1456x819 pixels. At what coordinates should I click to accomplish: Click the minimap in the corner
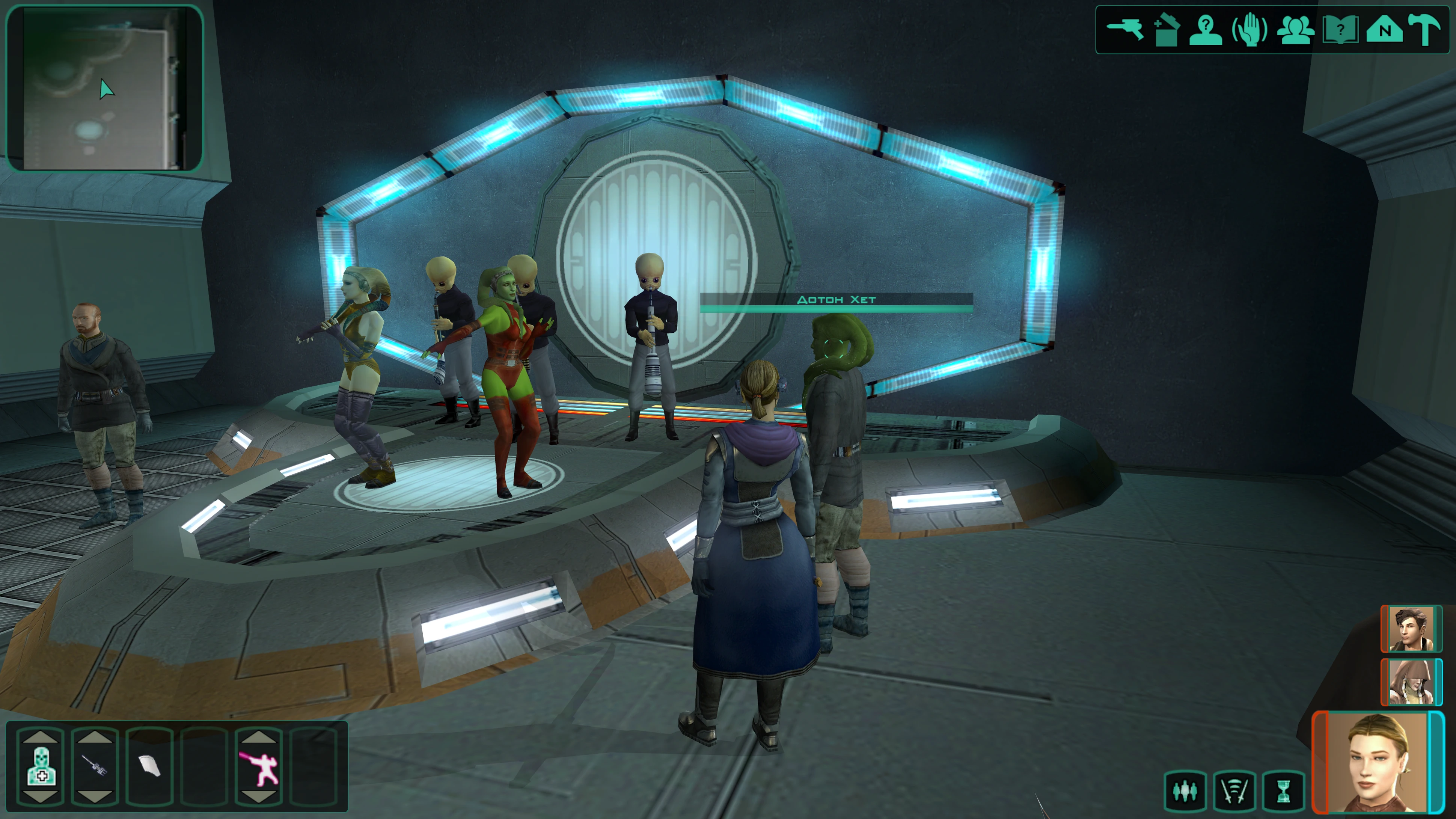[104, 88]
